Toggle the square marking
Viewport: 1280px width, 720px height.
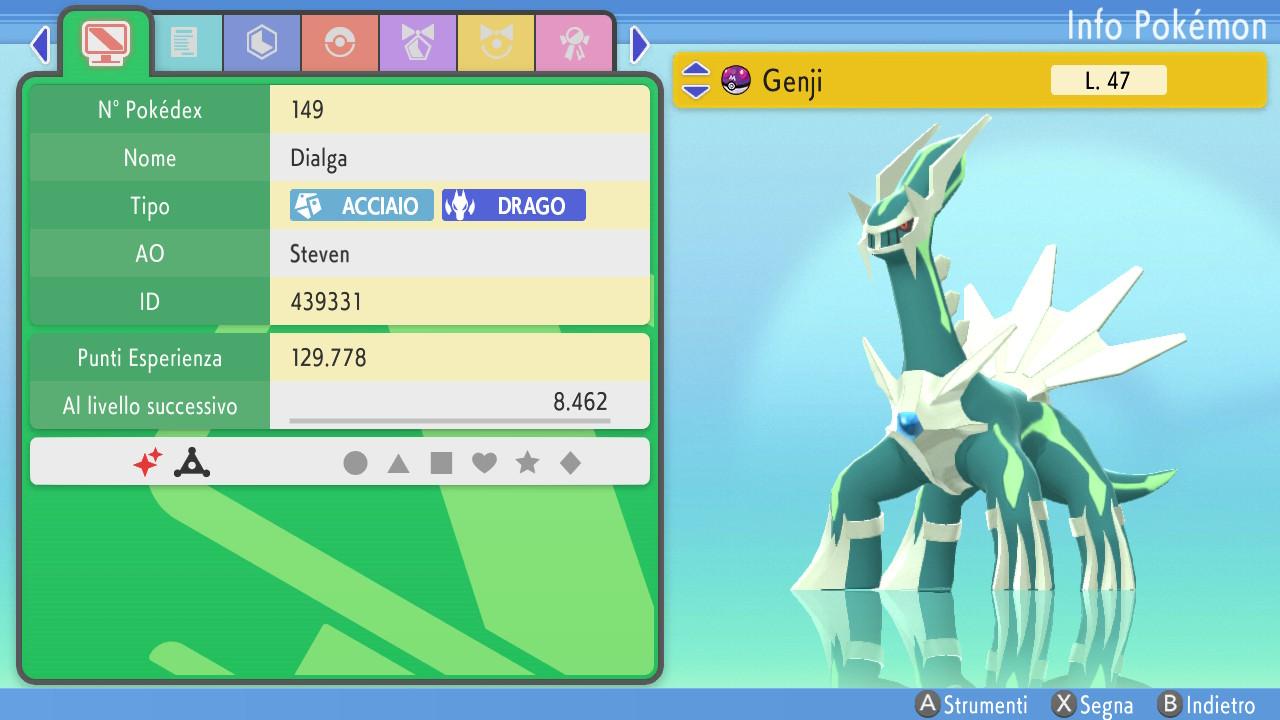[441, 463]
